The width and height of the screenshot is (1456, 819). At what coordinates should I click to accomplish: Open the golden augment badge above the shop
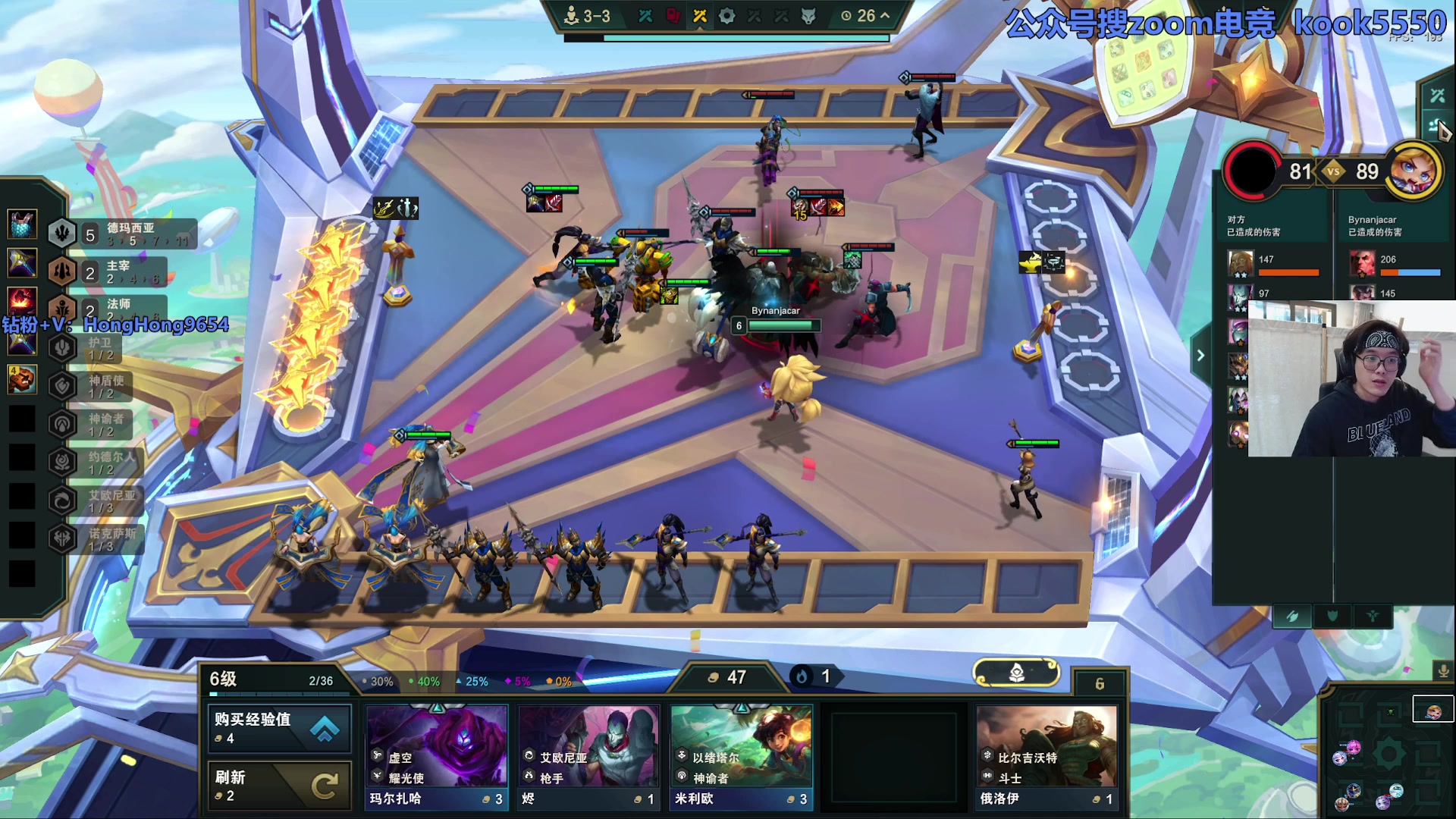1016,672
